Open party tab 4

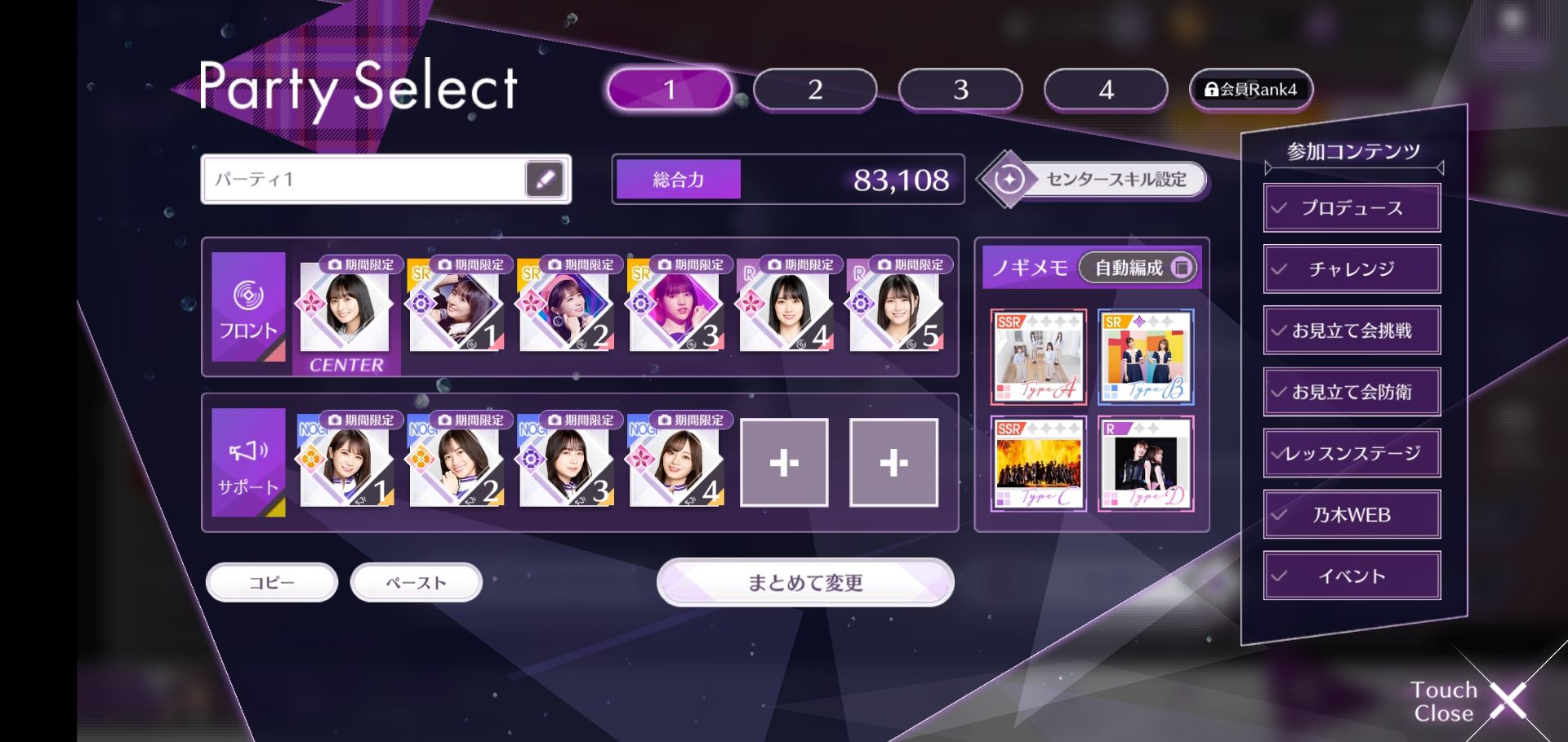[x=1105, y=90]
